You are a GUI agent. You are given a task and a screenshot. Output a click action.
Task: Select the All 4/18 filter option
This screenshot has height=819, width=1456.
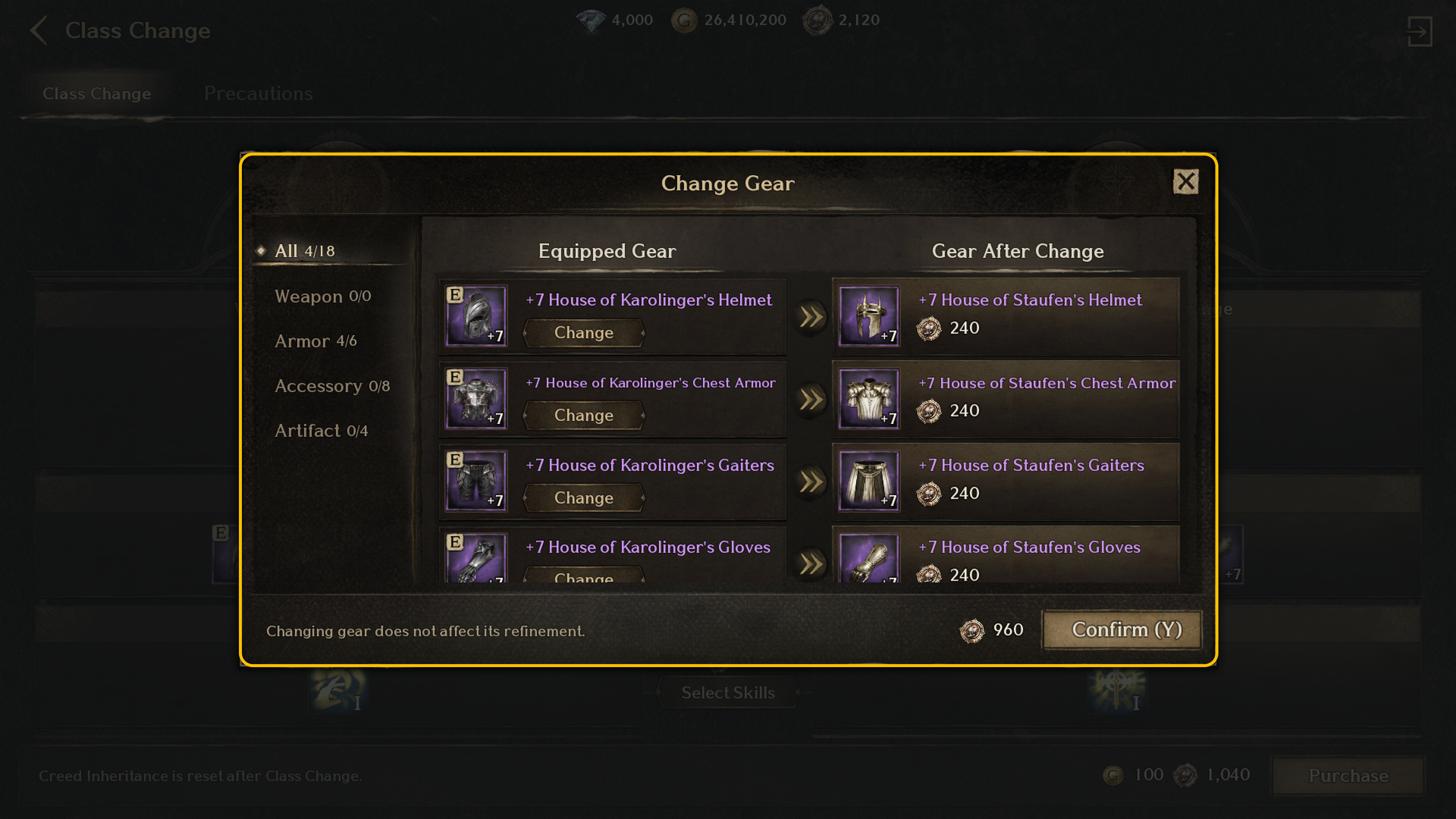[x=305, y=250]
